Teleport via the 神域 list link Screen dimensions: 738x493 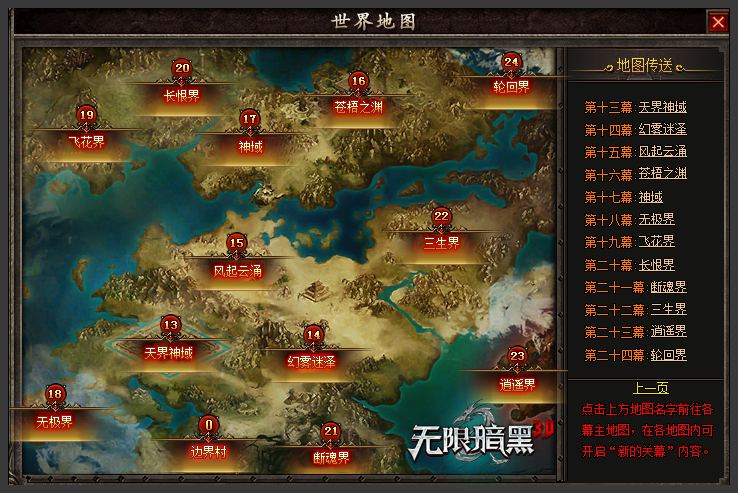pos(650,197)
